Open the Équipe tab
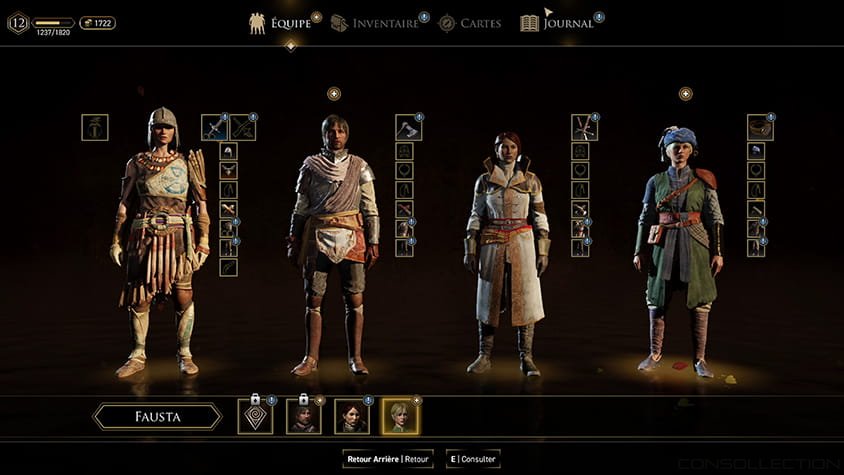The height and width of the screenshot is (475, 844). coord(280,23)
